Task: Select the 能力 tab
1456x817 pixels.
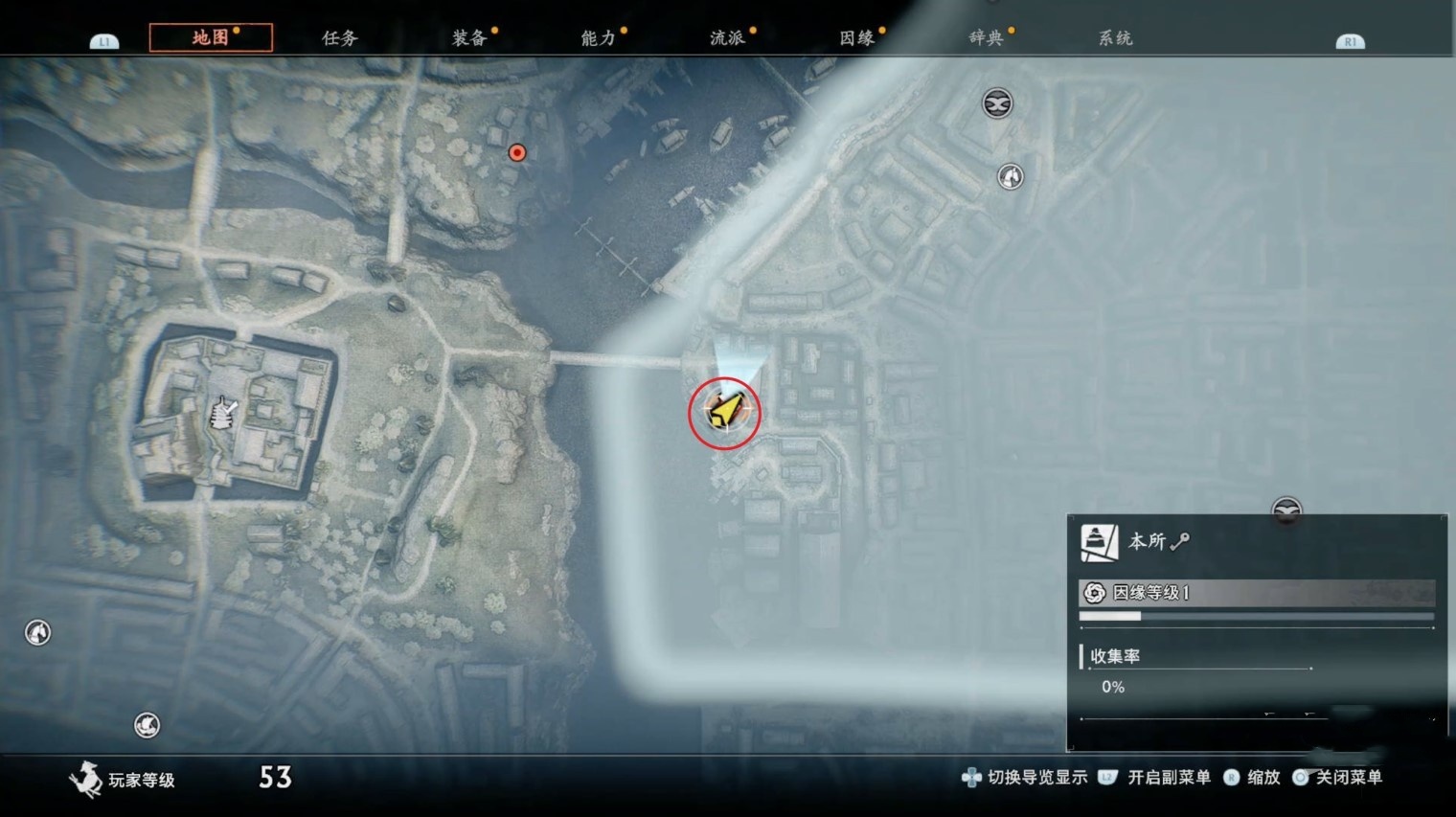Action: (599, 38)
